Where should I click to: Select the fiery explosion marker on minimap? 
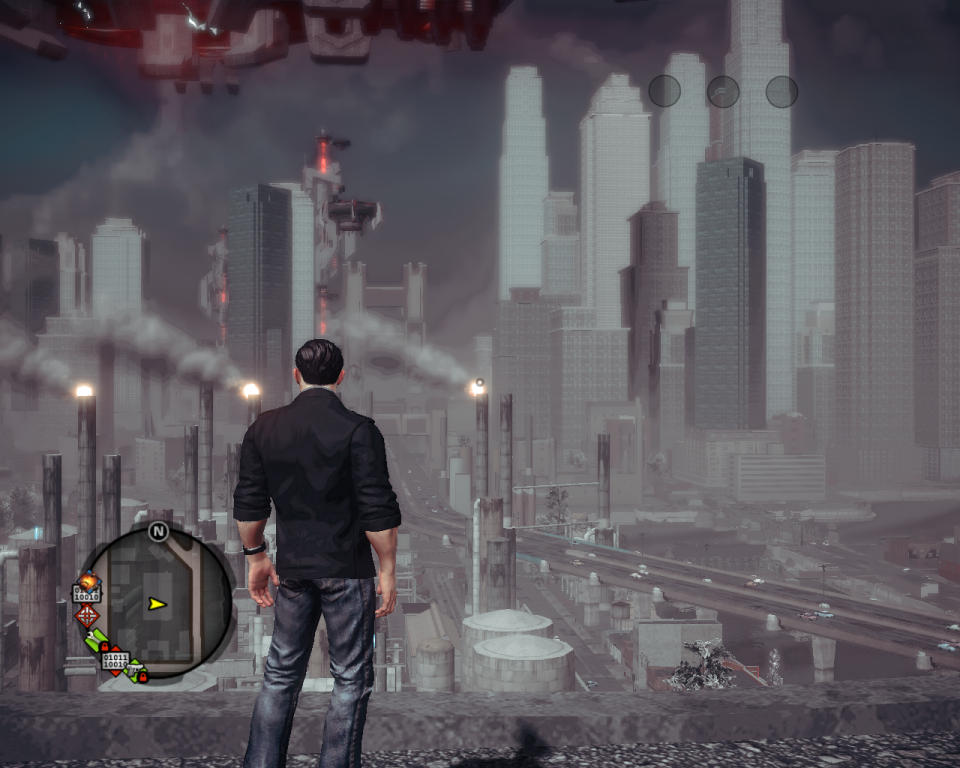[x=88, y=581]
